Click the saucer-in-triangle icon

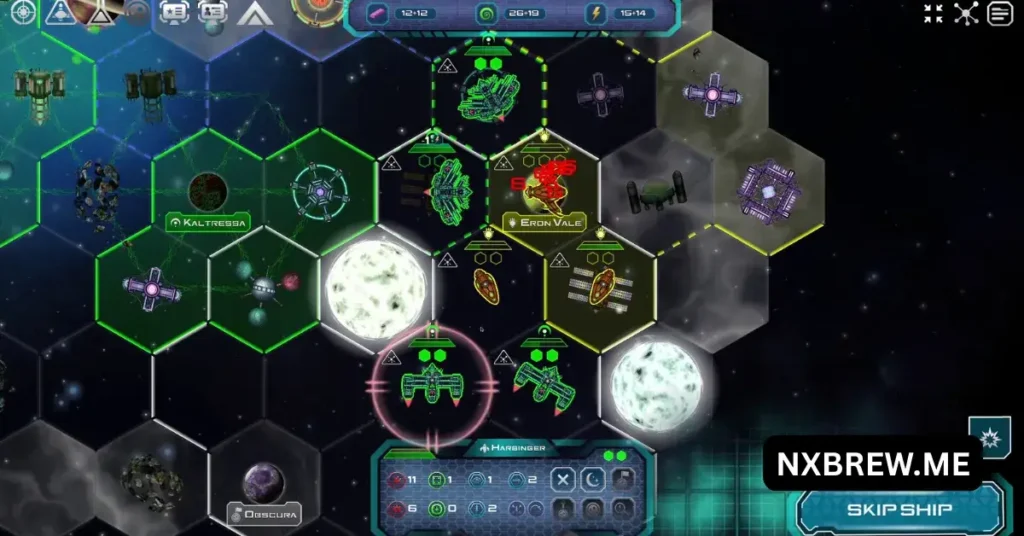(62, 12)
